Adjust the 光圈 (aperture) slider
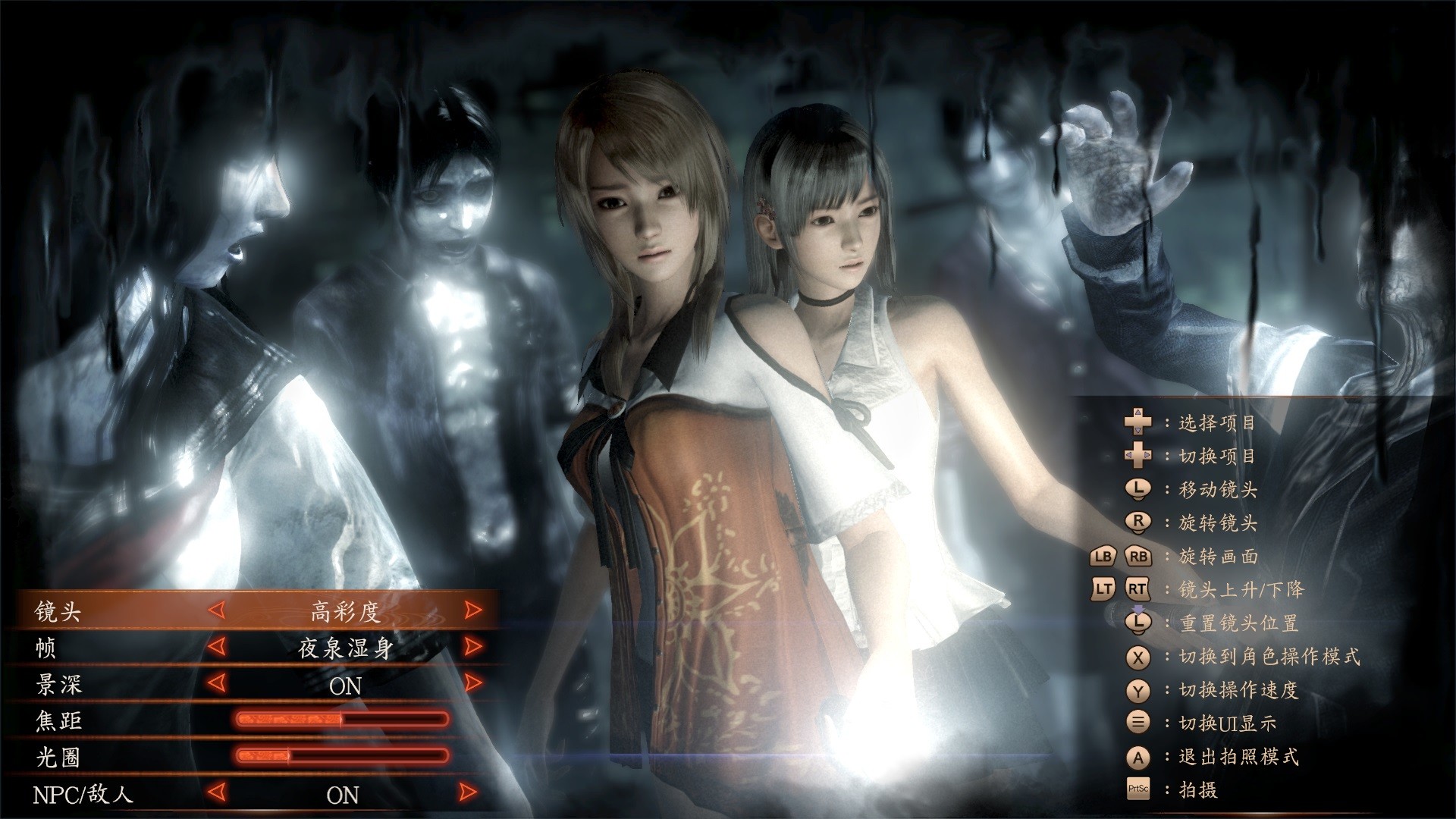 coord(343,756)
